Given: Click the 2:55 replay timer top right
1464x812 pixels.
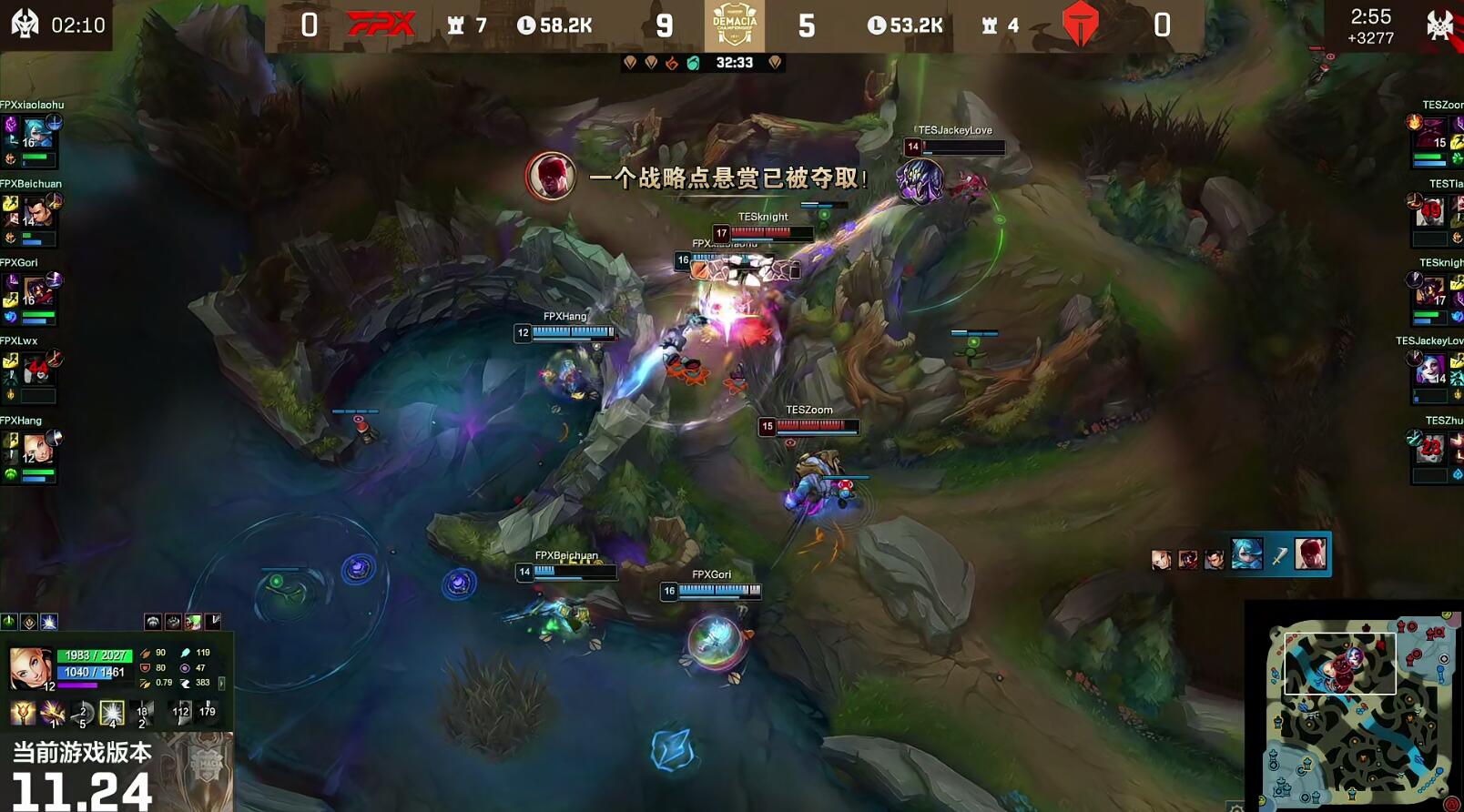Looking at the screenshot, I should [1371, 15].
